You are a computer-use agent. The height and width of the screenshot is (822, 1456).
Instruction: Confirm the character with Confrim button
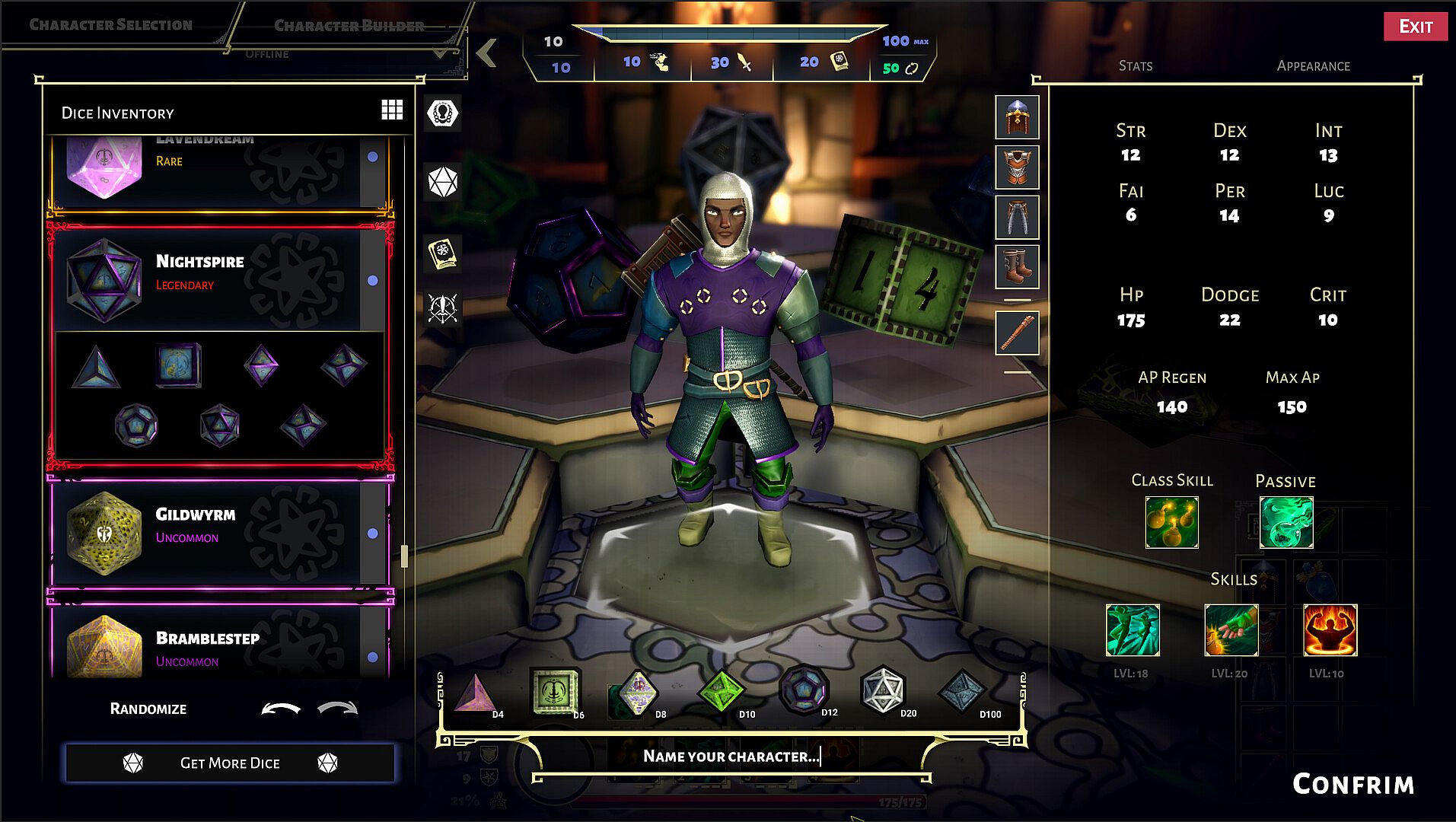(1352, 784)
